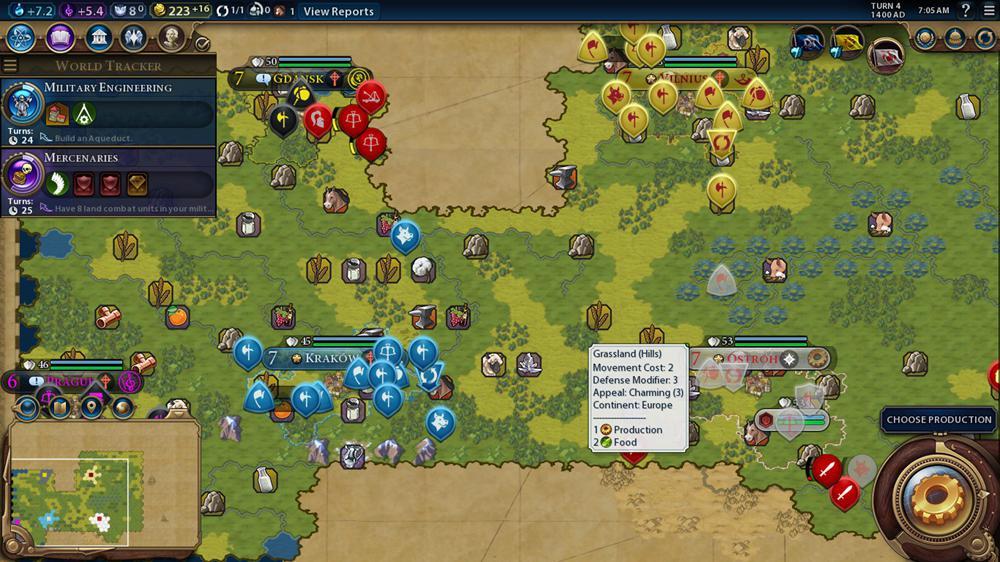Open the World Tracker hamburger menu

(10, 66)
